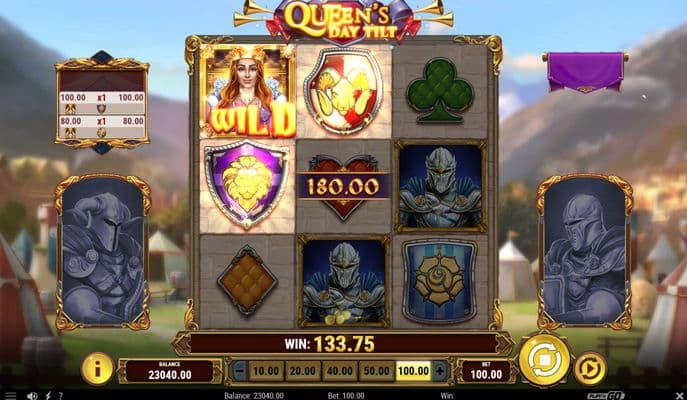
Task: Choose the 20.00 bet amount
Action: (301, 371)
